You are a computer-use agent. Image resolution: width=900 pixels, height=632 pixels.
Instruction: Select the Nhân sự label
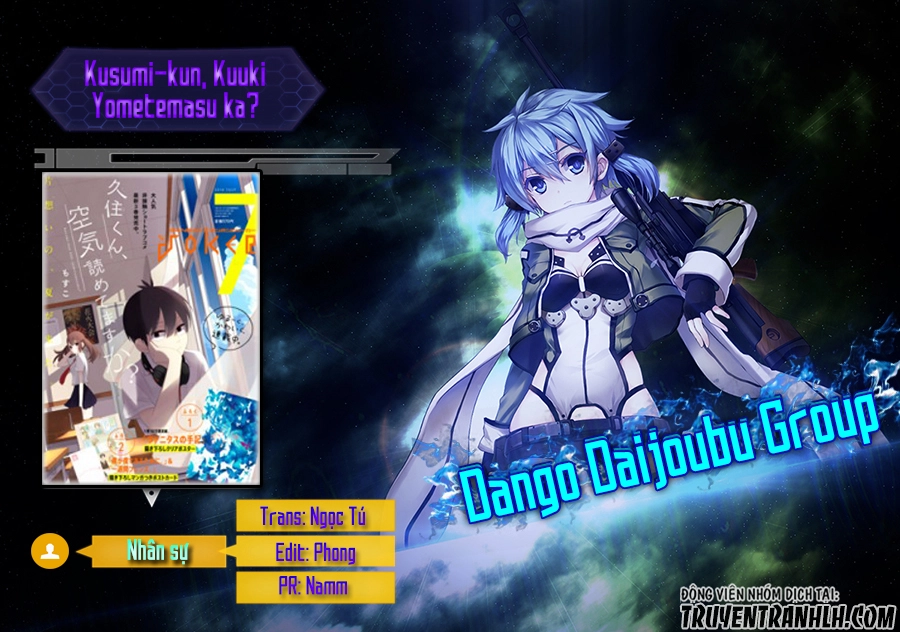(158, 551)
